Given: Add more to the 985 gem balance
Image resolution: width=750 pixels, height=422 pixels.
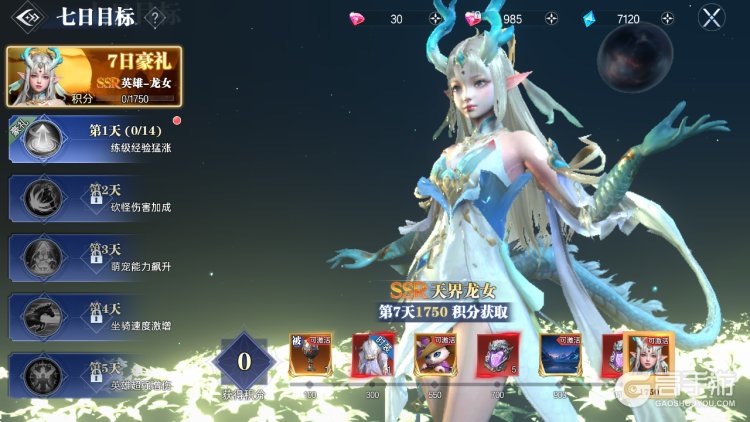Looking at the screenshot, I should [551, 19].
